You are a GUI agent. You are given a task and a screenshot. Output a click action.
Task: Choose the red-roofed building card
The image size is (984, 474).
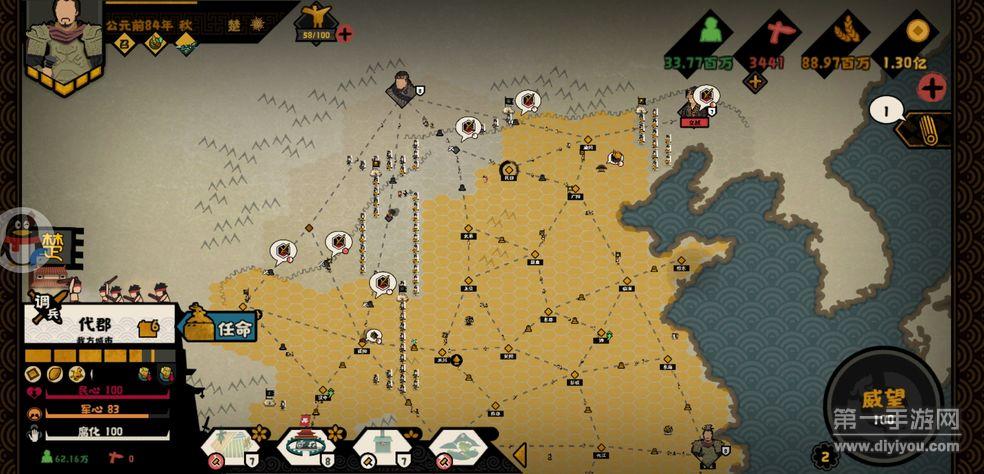[305, 445]
